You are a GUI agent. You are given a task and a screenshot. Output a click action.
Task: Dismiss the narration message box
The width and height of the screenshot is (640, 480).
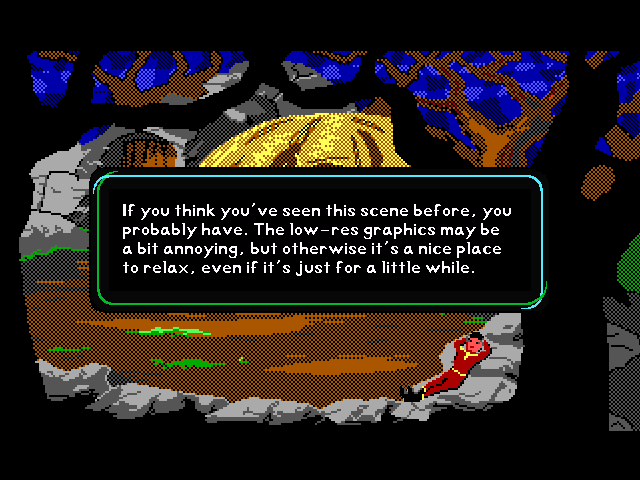(319, 240)
